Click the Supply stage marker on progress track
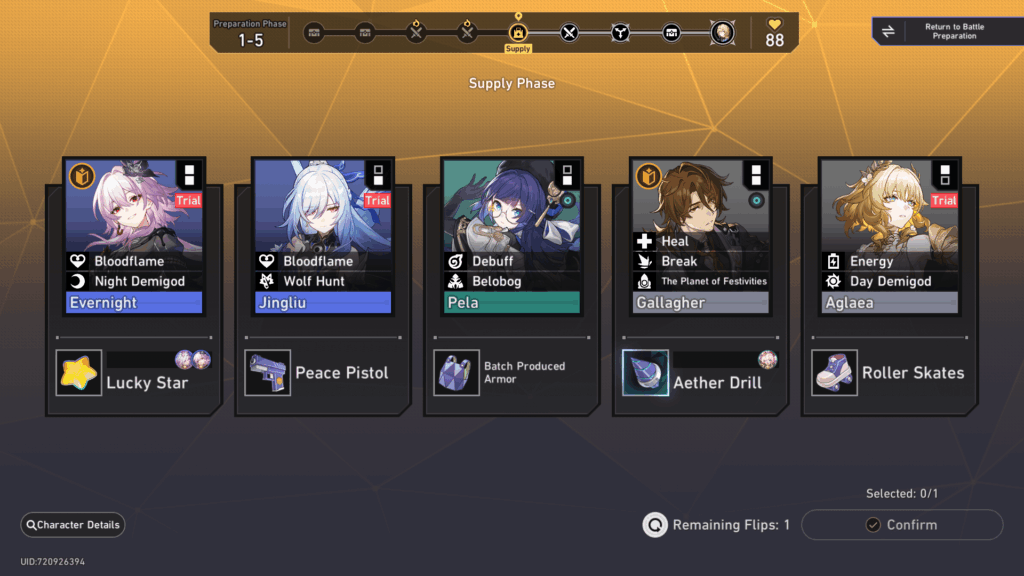 point(518,33)
